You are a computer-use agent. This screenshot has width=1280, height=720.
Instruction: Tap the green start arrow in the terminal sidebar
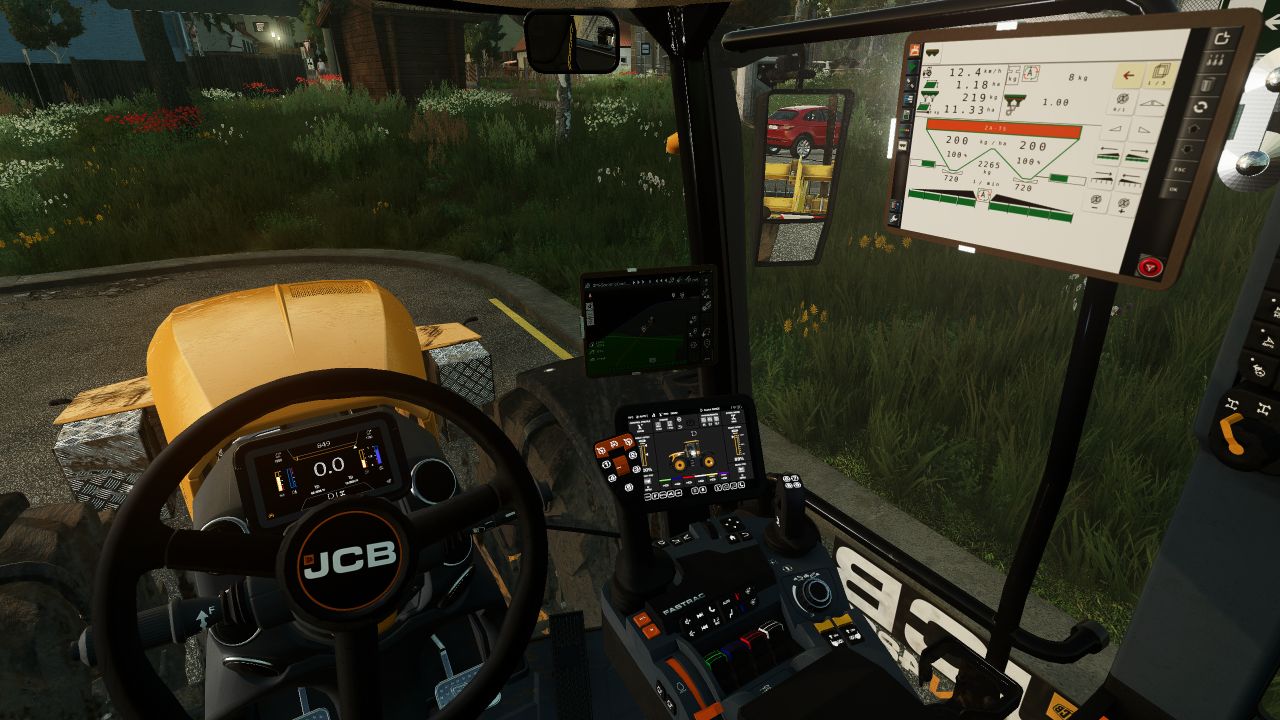pyautogui.click(x=911, y=67)
